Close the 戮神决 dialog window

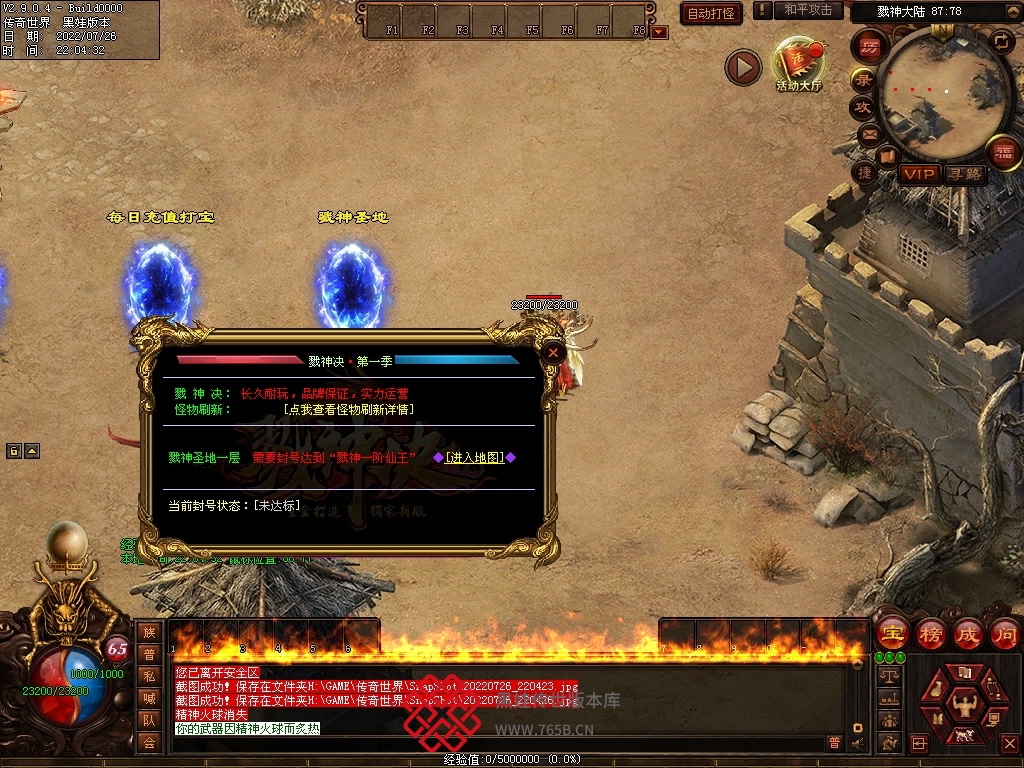pyautogui.click(x=552, y=352)
